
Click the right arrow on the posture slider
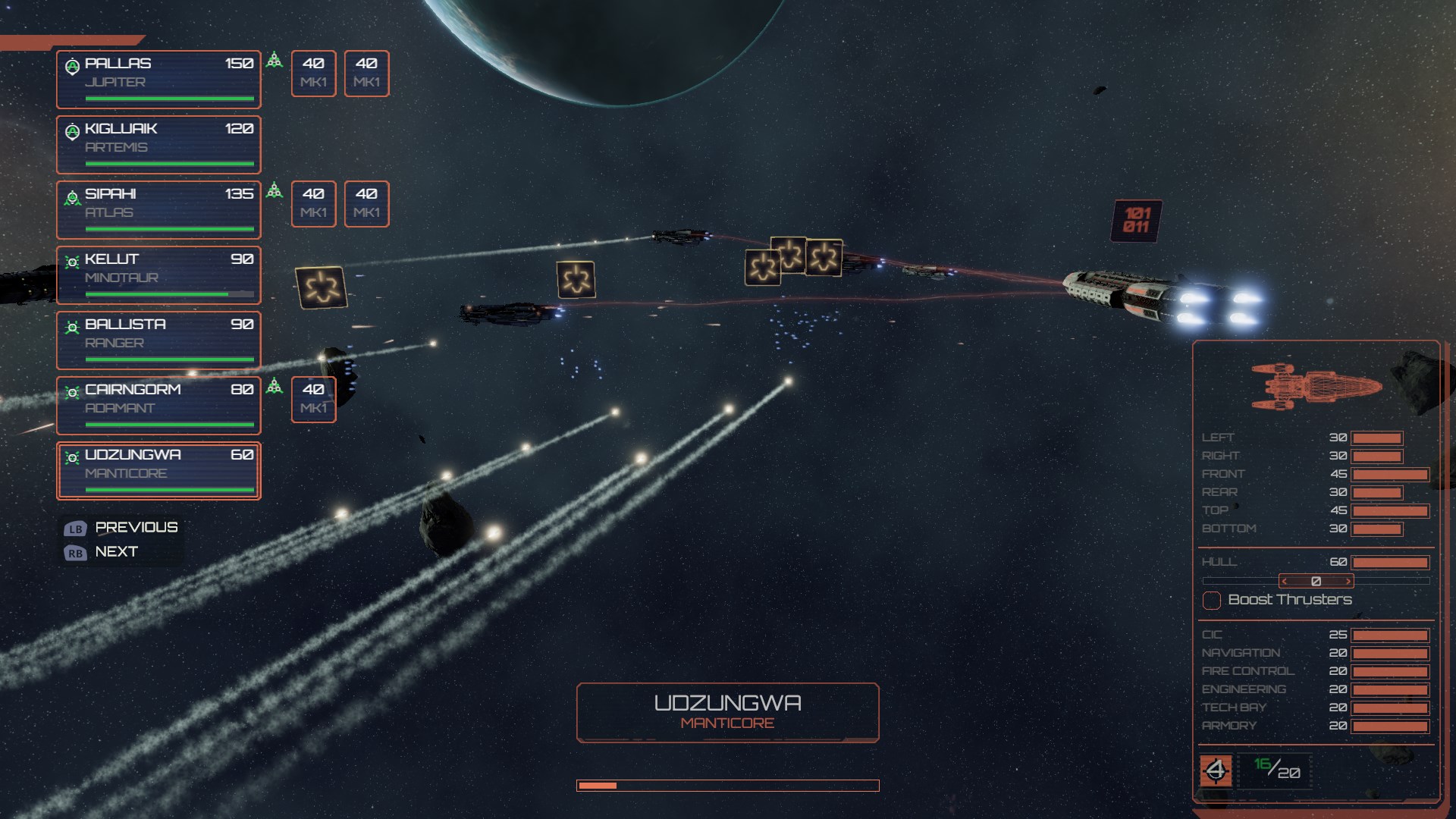point(1348,582)
